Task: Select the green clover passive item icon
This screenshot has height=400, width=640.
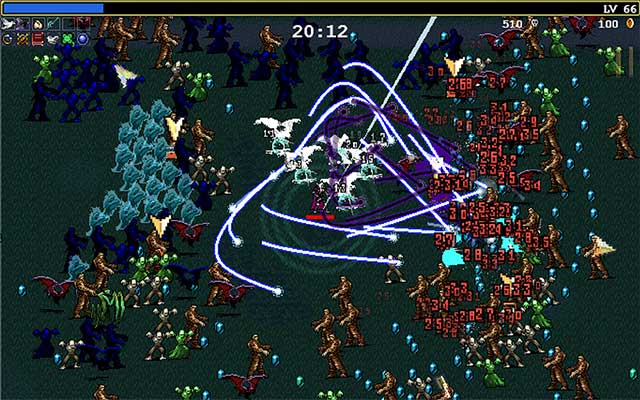Action: pyautogui.click(x=67, y=39)
